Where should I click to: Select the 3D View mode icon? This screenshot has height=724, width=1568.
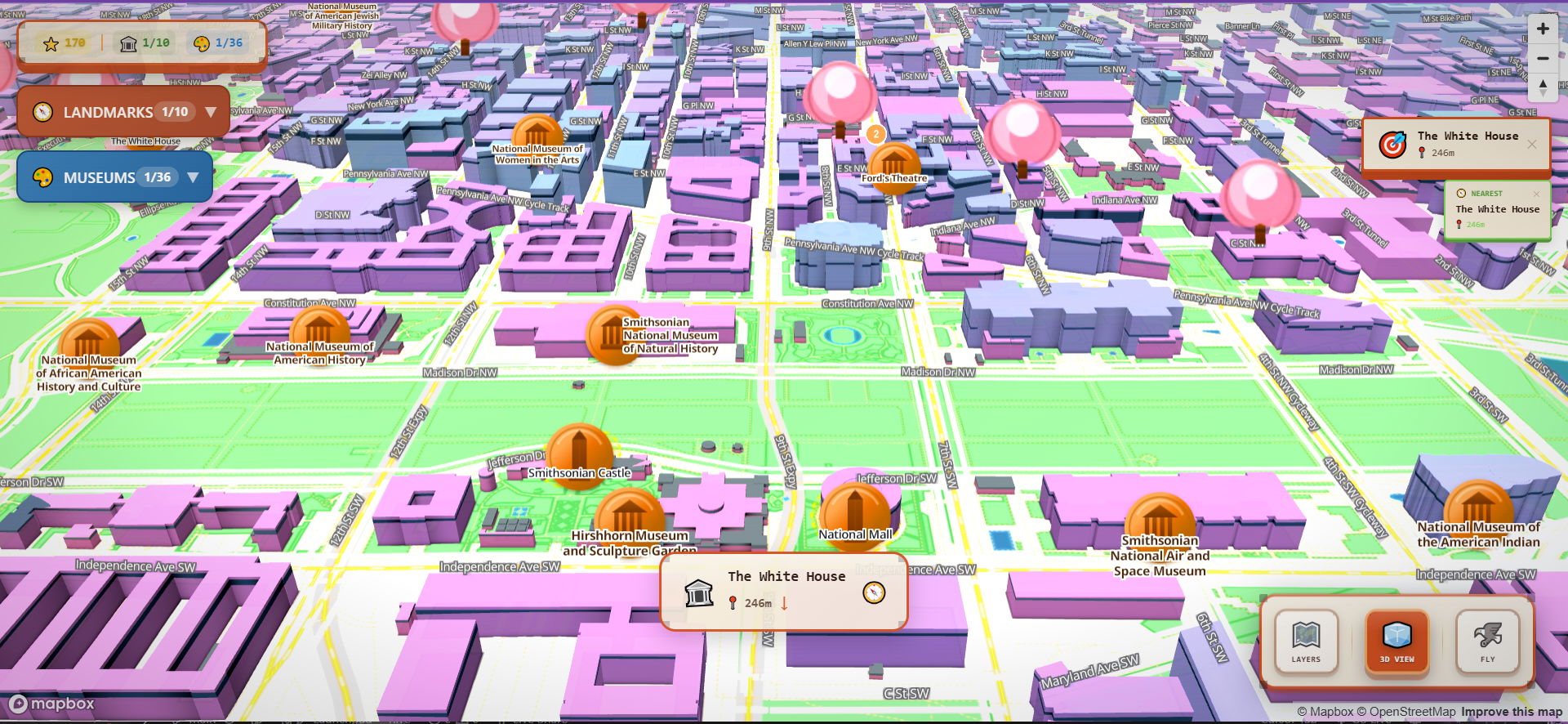click(1396, 642)
